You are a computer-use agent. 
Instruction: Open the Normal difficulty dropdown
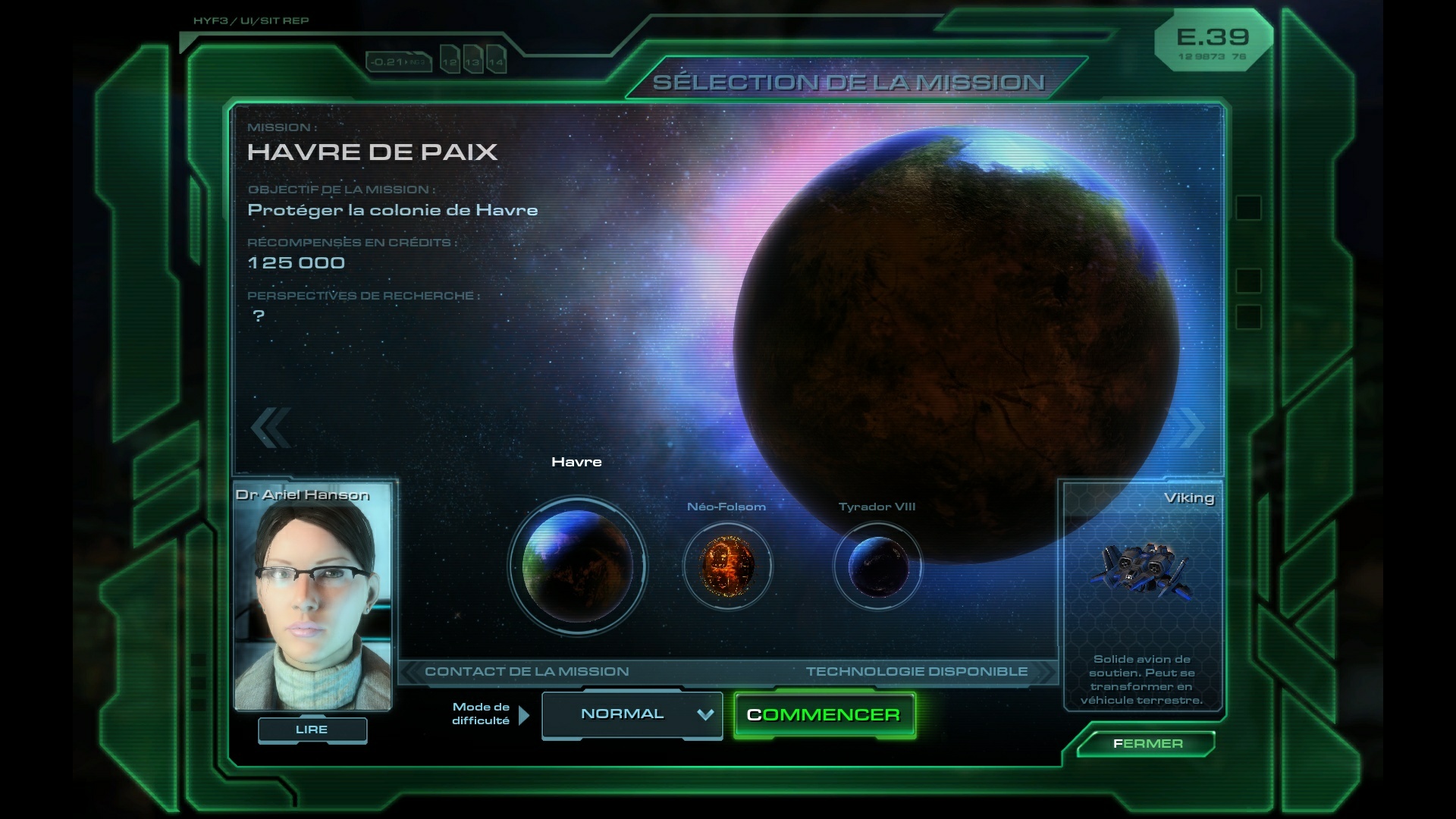[632, 714]
